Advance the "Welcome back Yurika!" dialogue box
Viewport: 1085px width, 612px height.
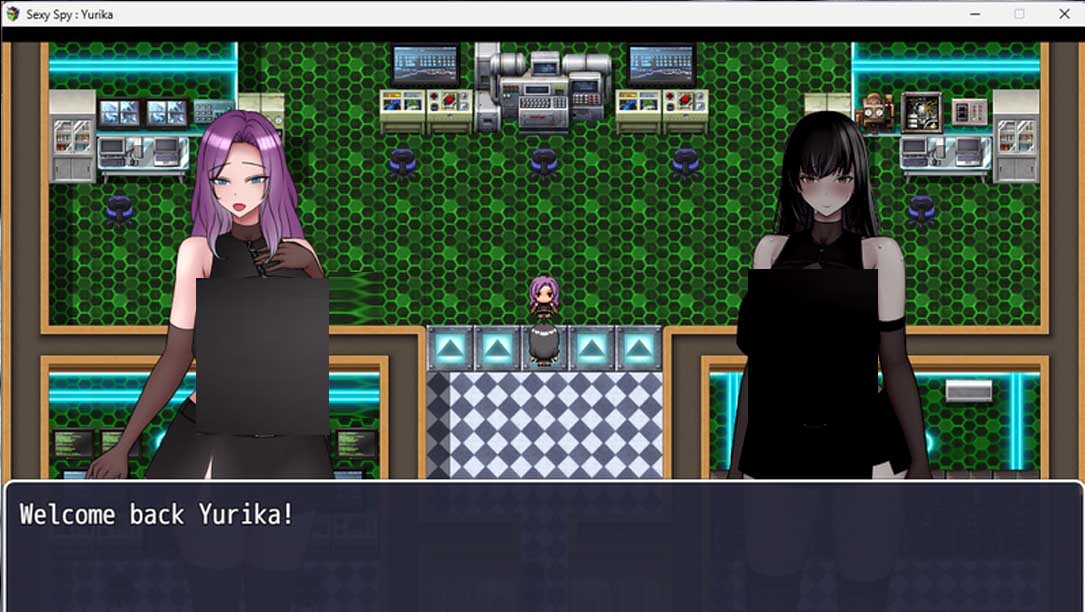tap(542, 546)
